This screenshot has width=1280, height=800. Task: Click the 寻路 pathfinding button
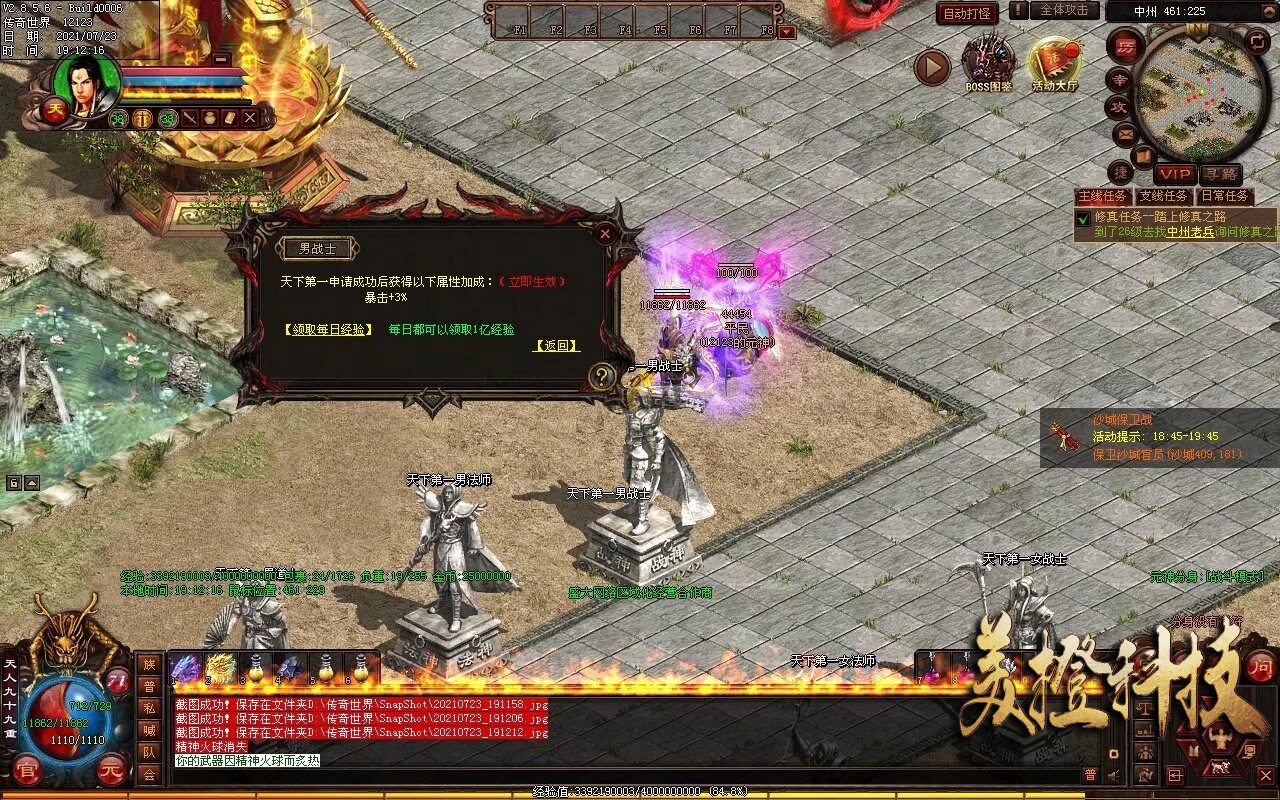click(x=1221, y=174)
